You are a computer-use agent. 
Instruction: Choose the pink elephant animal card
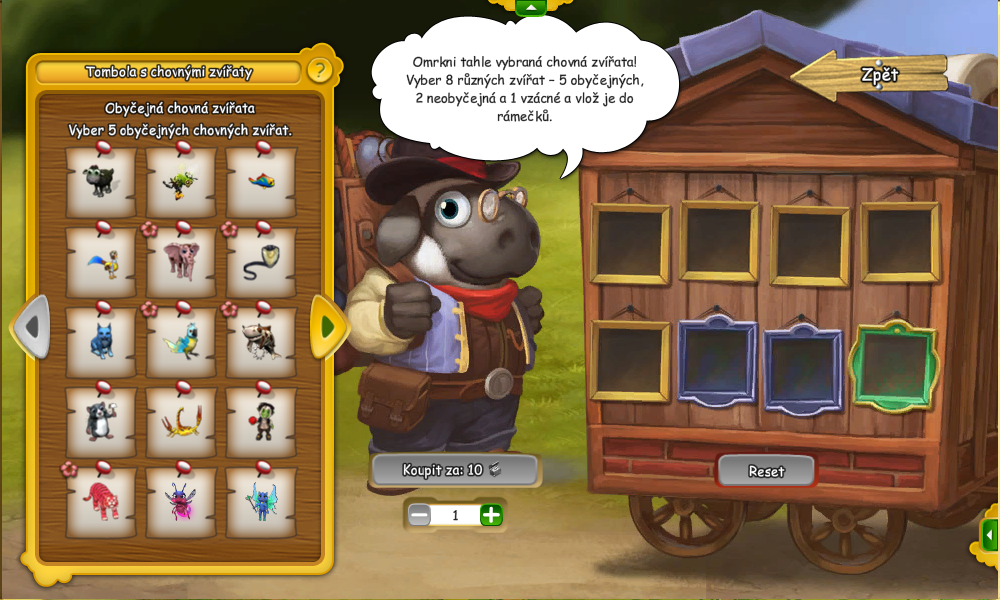click(181, 262)
